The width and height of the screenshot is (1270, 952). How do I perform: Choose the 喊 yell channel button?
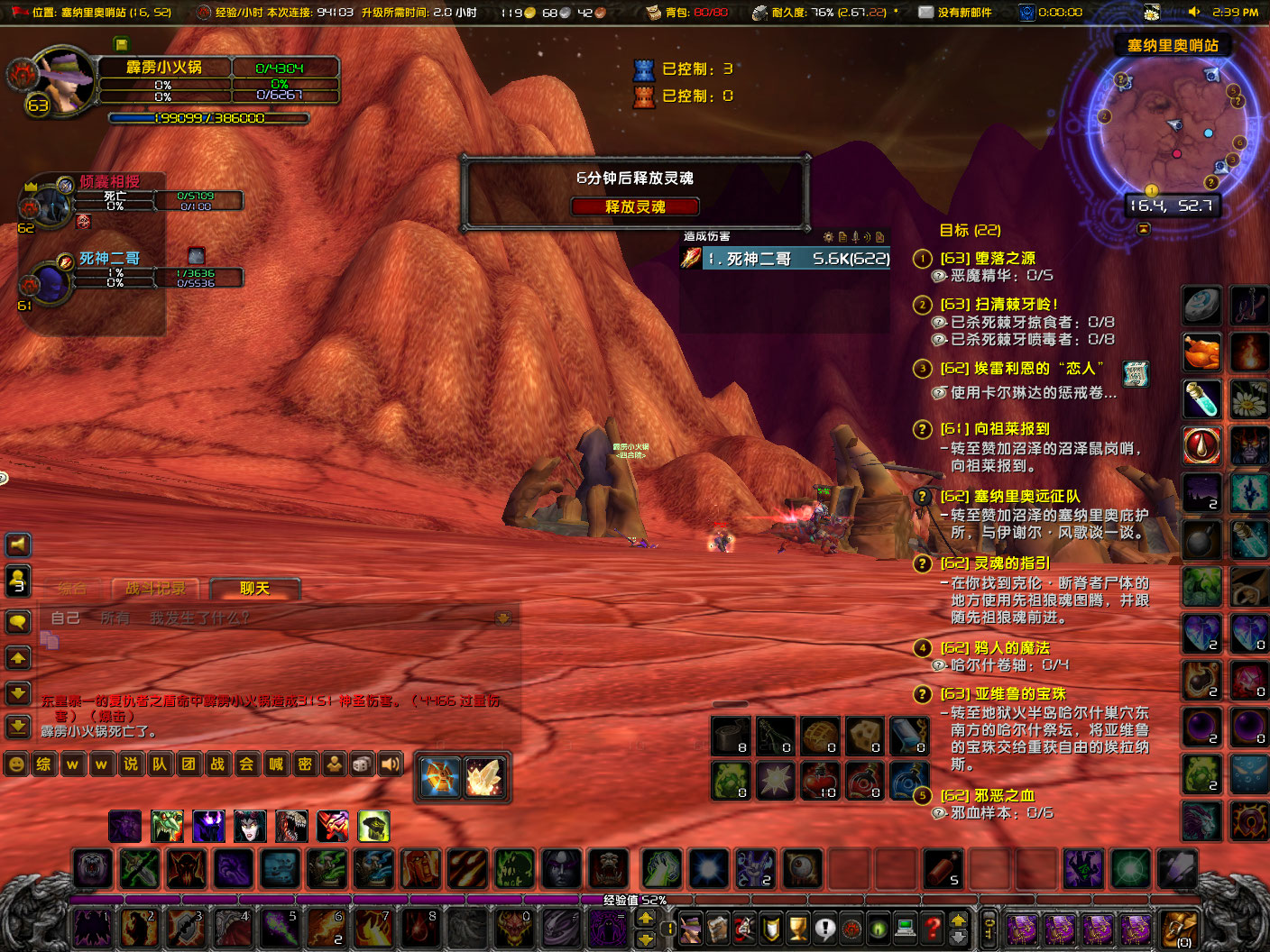(275, 764)
